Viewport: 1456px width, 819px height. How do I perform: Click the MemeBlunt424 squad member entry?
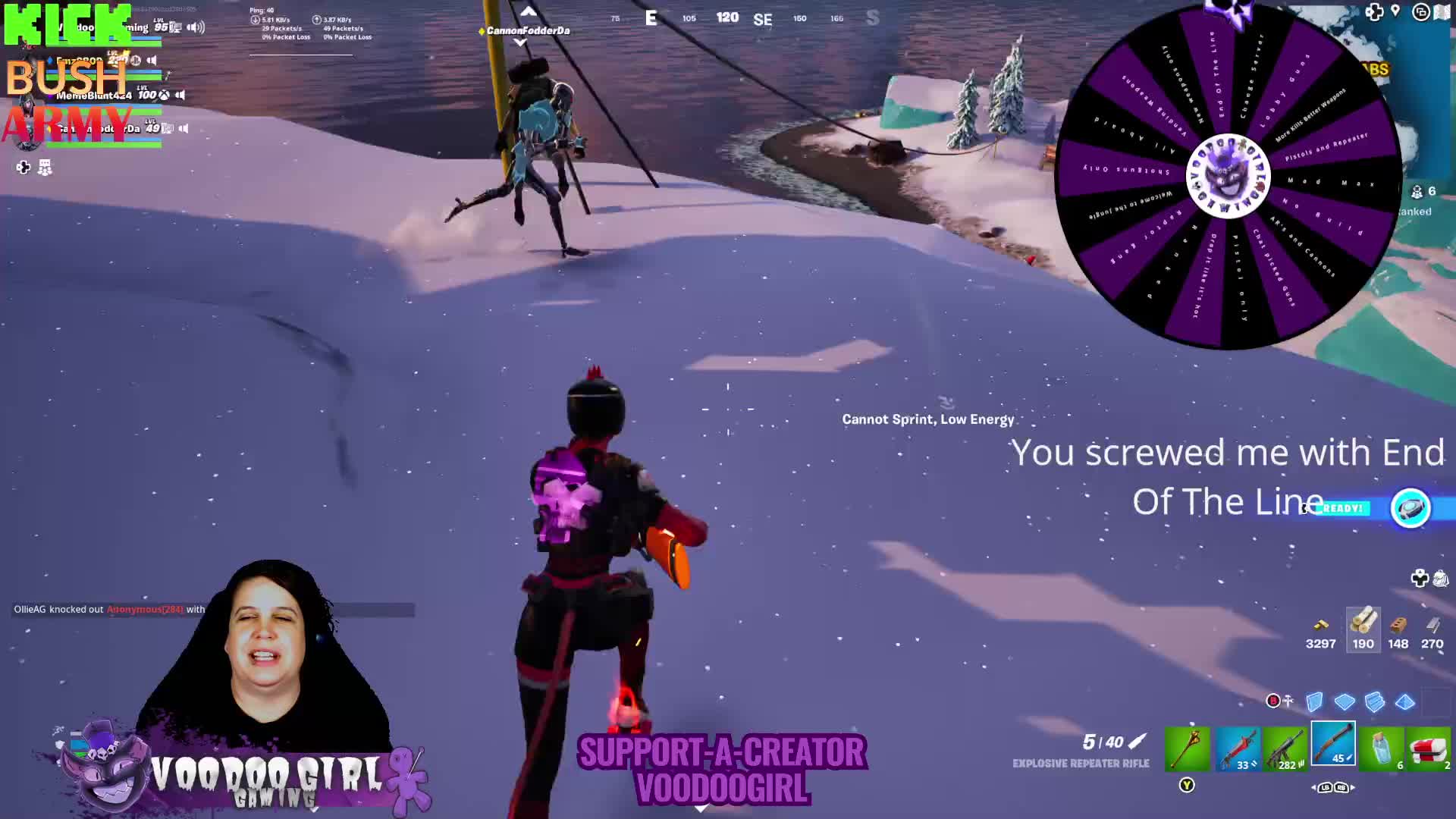[x=94, y=96]
